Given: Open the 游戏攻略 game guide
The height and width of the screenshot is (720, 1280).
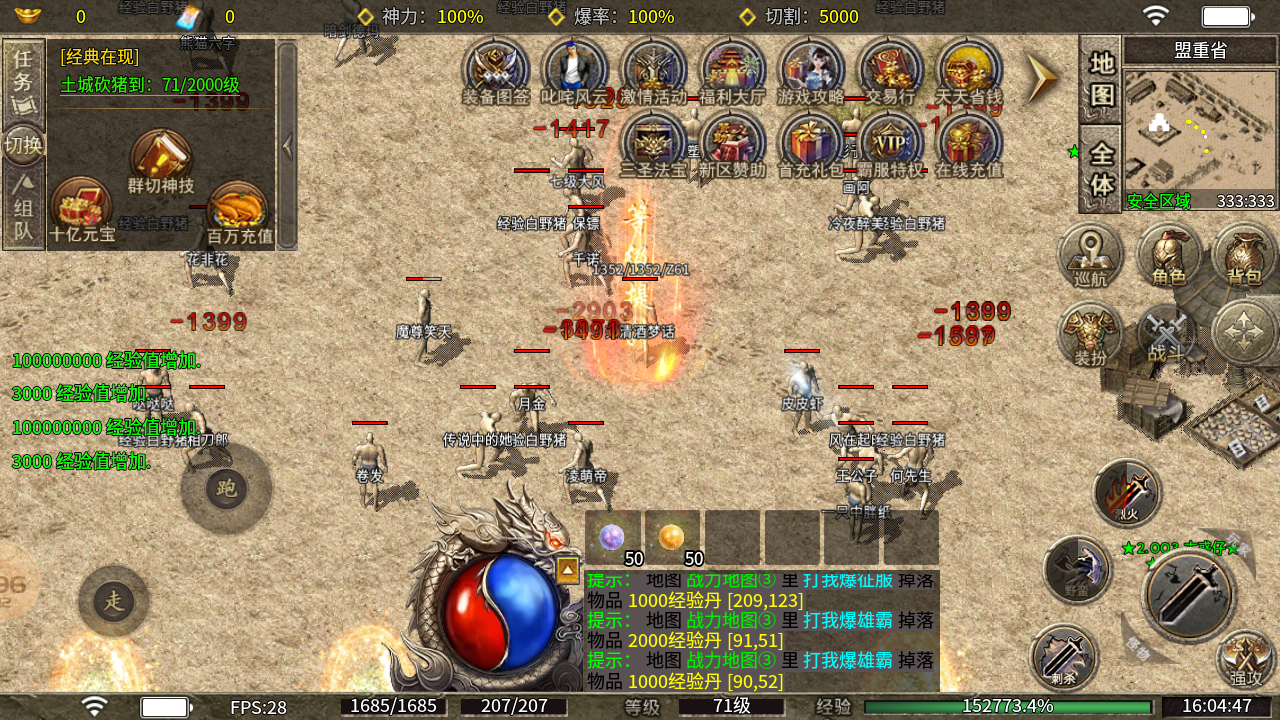Looking at the screenshot, I should (x=812, y=70).
